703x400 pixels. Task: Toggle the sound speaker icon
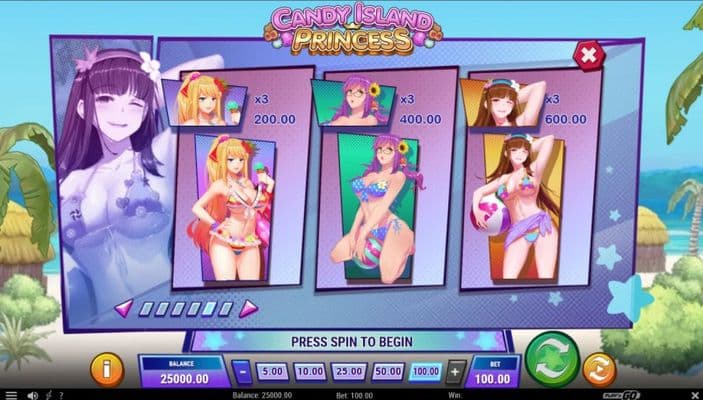(x=33, y=395)
